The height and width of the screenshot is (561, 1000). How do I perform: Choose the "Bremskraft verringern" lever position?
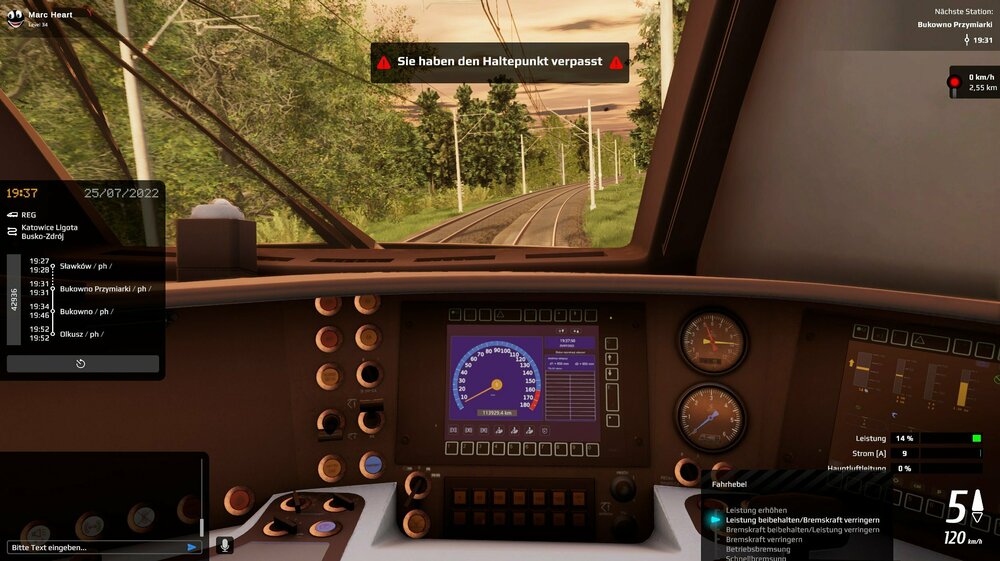coord(764,539)
